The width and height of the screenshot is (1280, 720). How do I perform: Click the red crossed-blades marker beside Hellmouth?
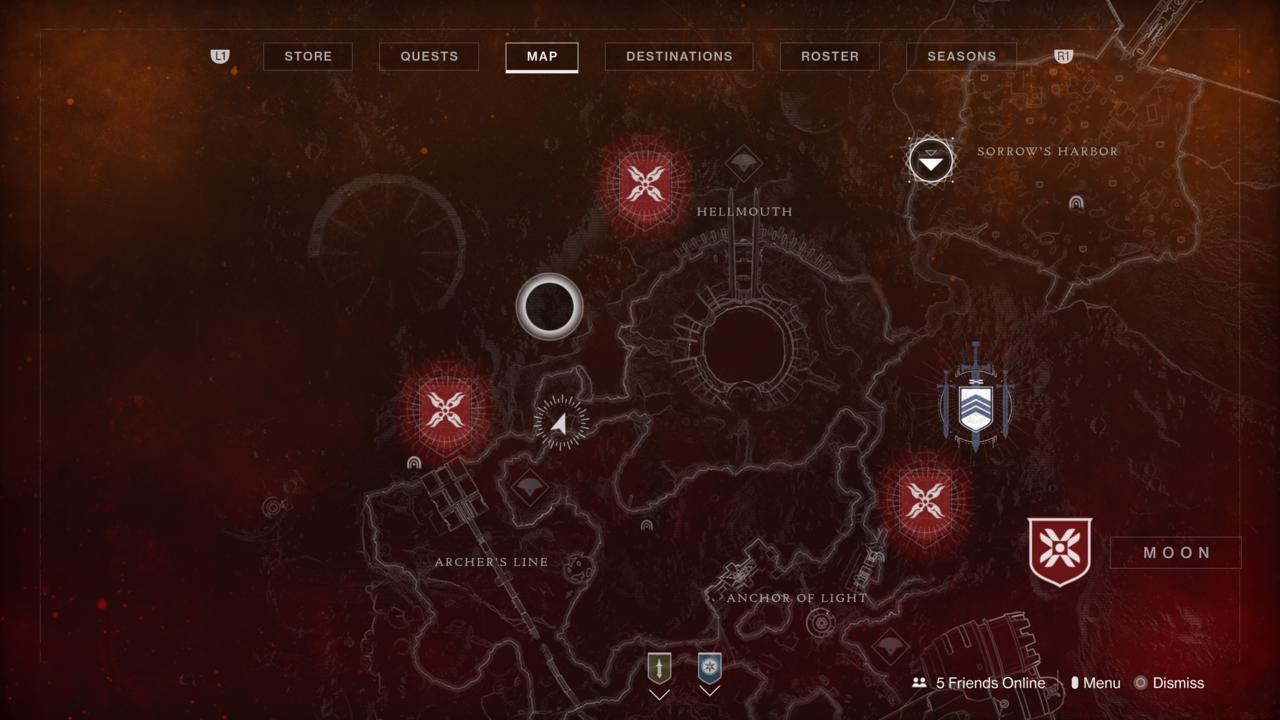(646, 184)
